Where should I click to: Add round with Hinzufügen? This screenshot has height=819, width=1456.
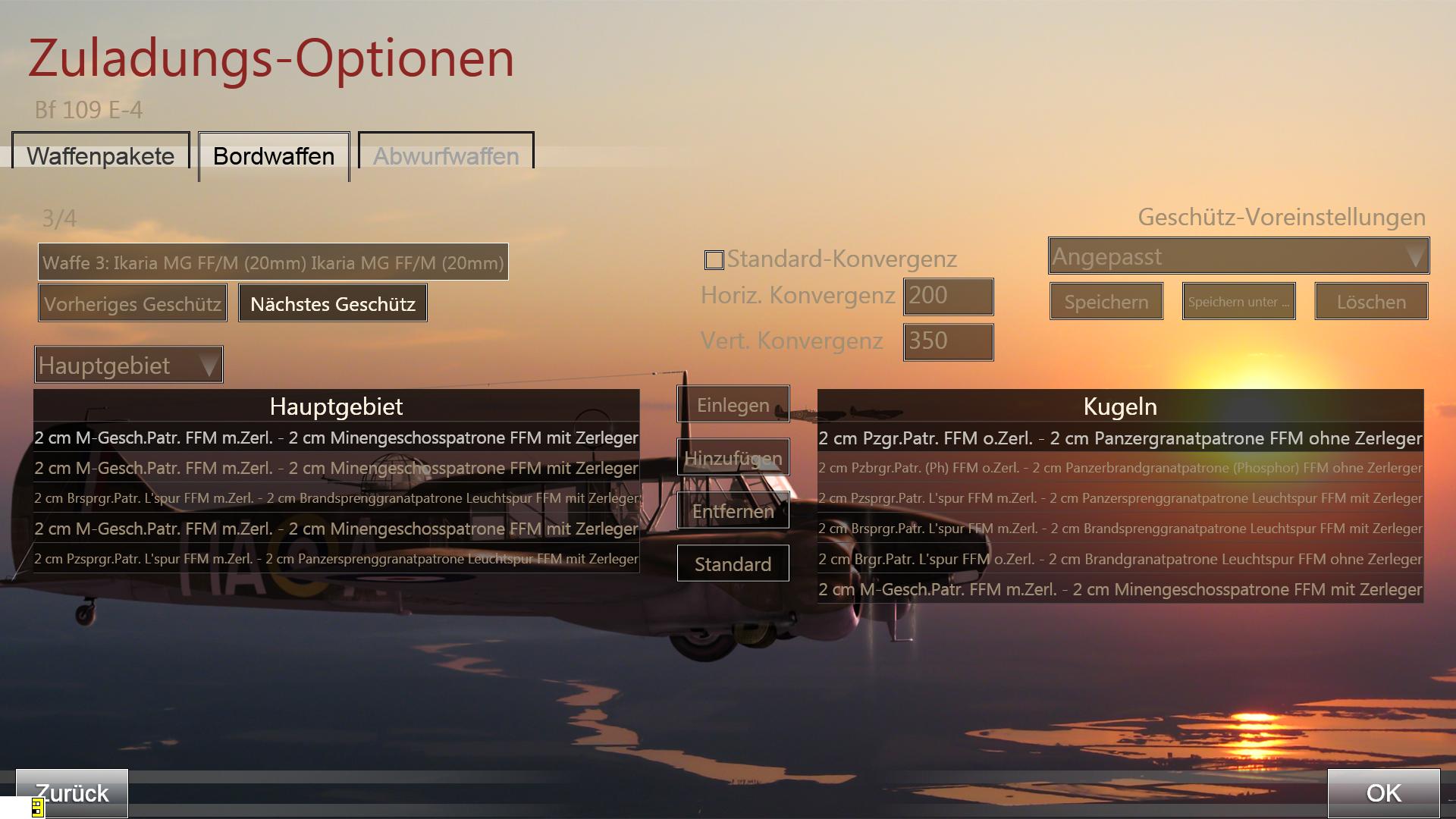(x=733, y=458)
